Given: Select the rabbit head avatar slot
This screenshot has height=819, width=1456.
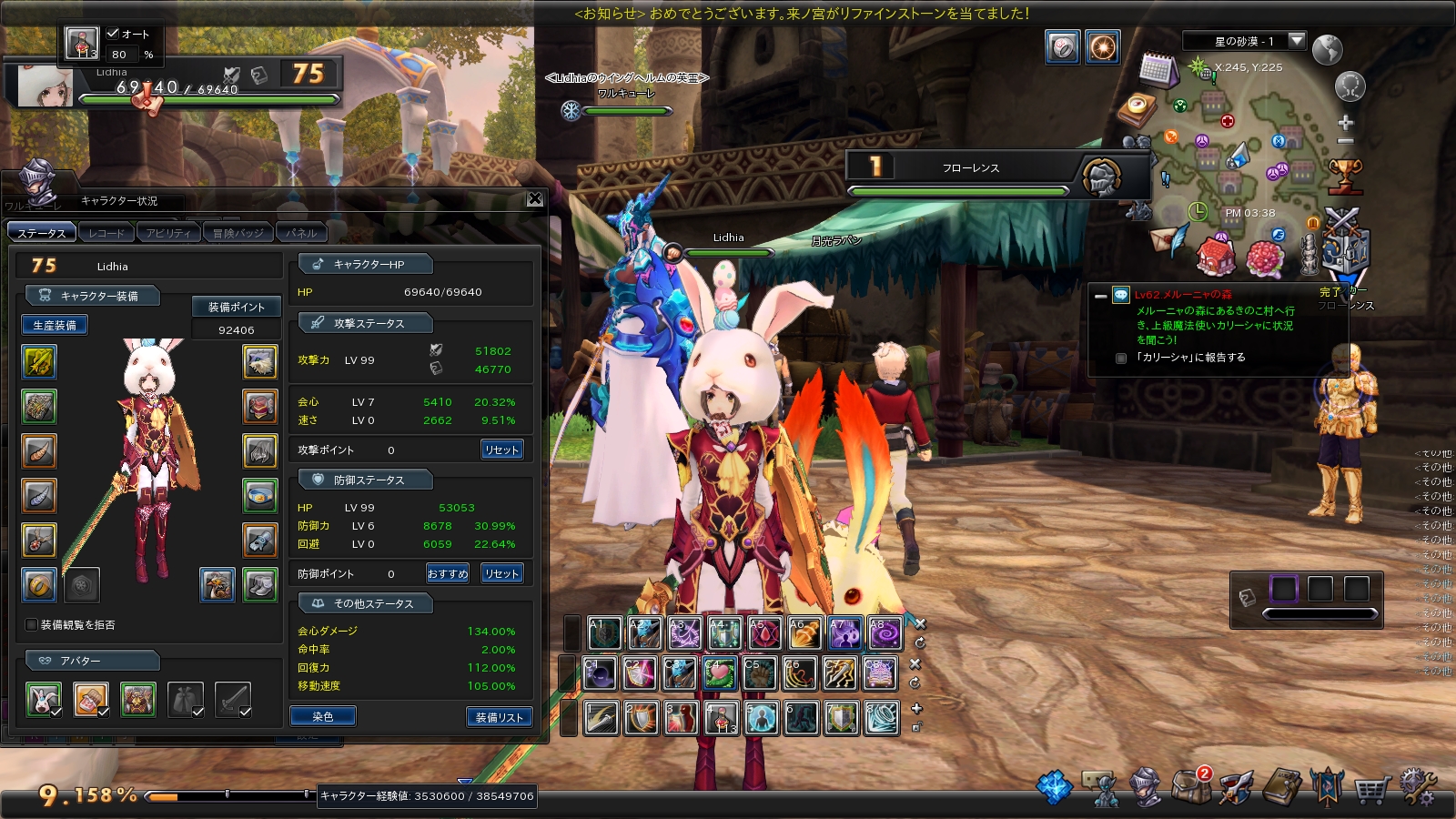Looking at the screenshot, I should (x=43, y=700).
